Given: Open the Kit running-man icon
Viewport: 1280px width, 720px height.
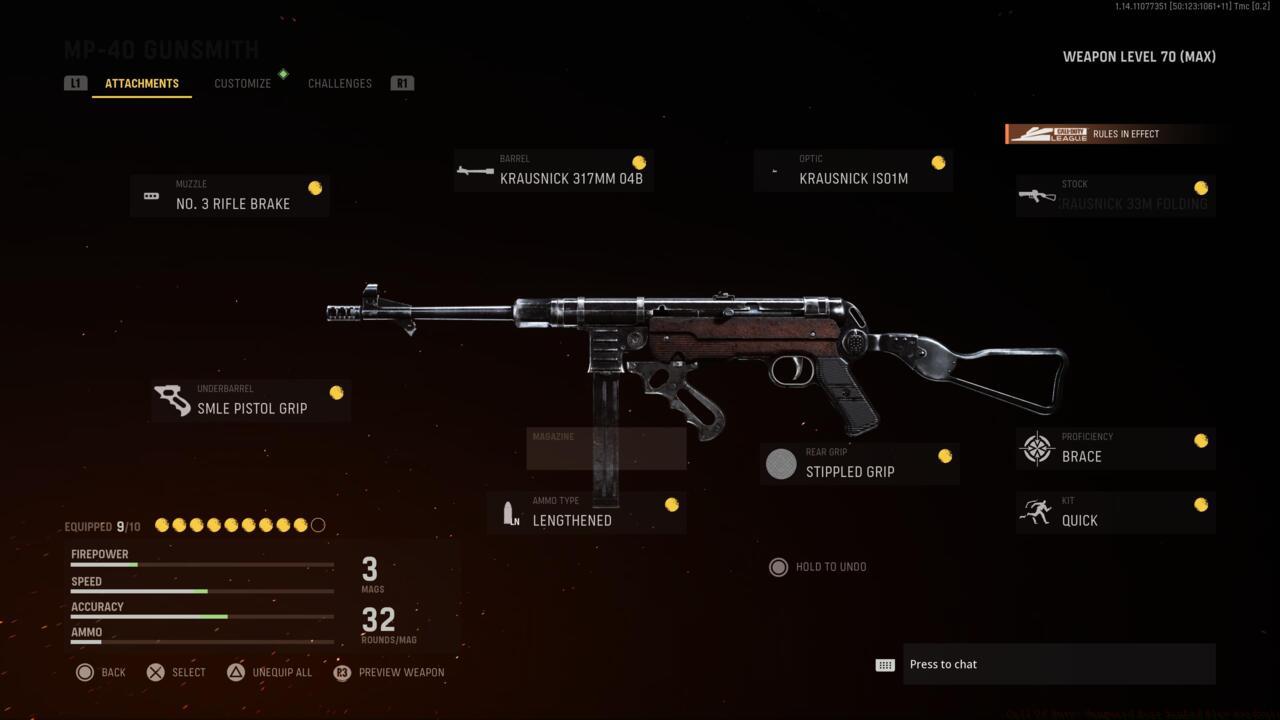Looking at the screenshot, I should (1036, 512).
